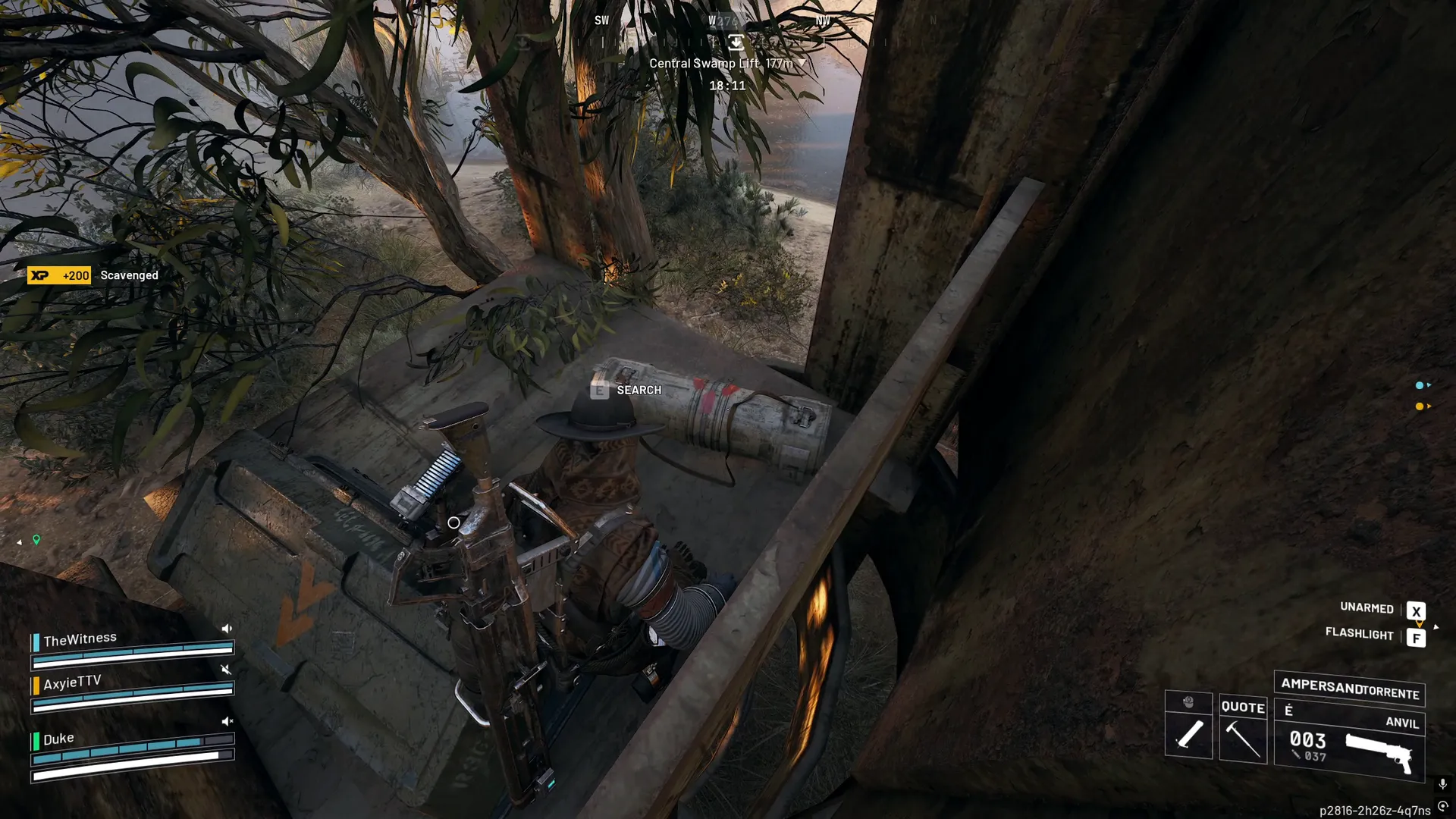The image size is (1456, 819).
Task: Select the bandage quick-use slot
Action: pyautogui.click(x=1188, y=733)
